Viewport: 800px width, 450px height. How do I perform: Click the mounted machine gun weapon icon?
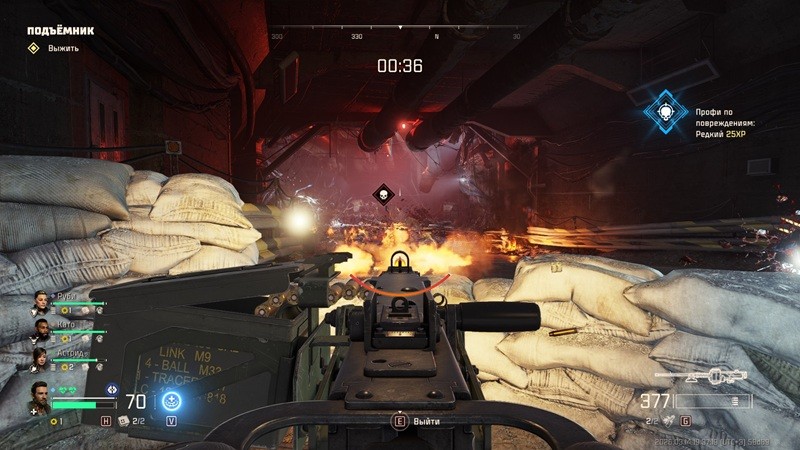(702, 377)
